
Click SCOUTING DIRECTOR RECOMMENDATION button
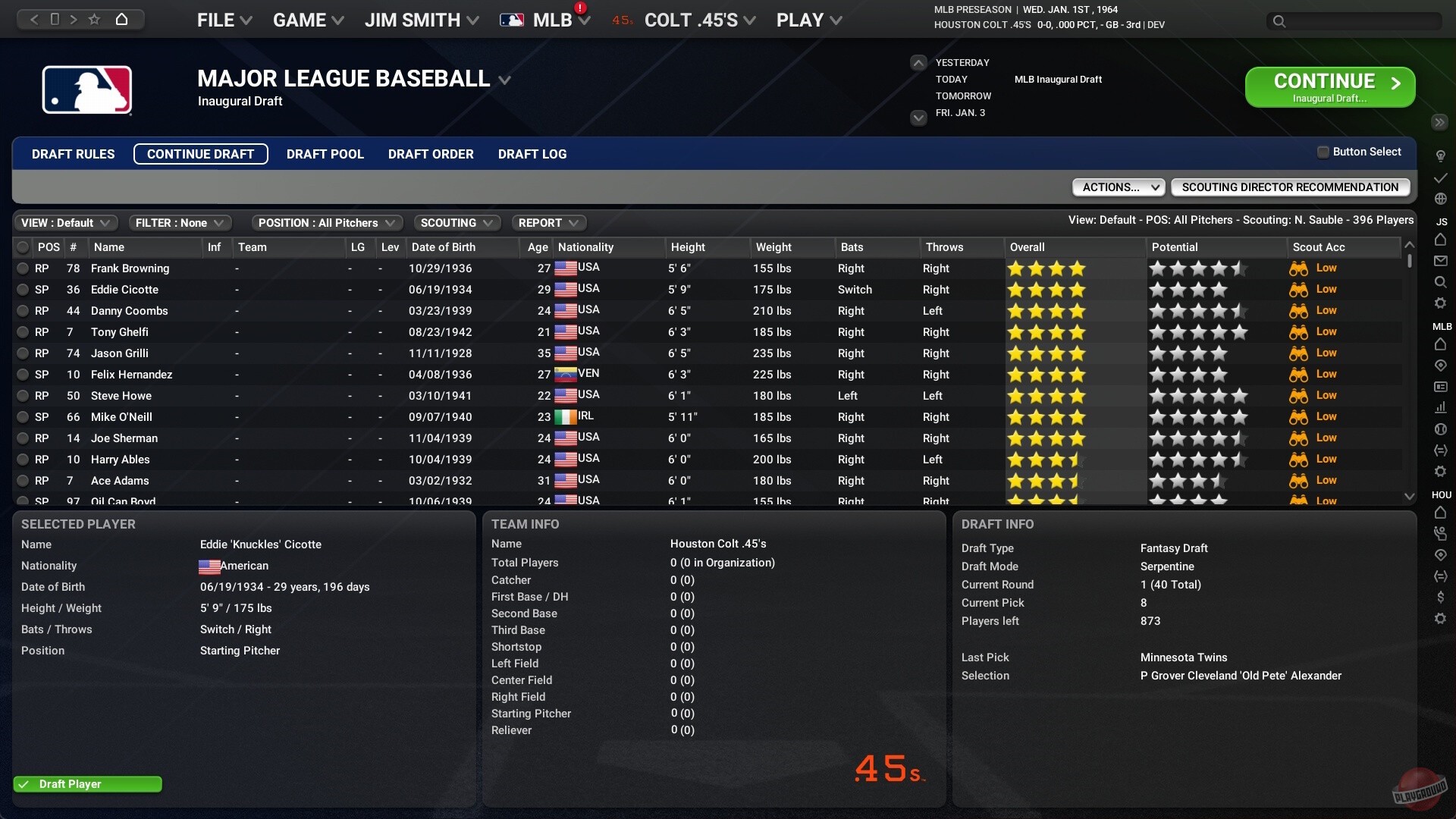coord(1289,187)
